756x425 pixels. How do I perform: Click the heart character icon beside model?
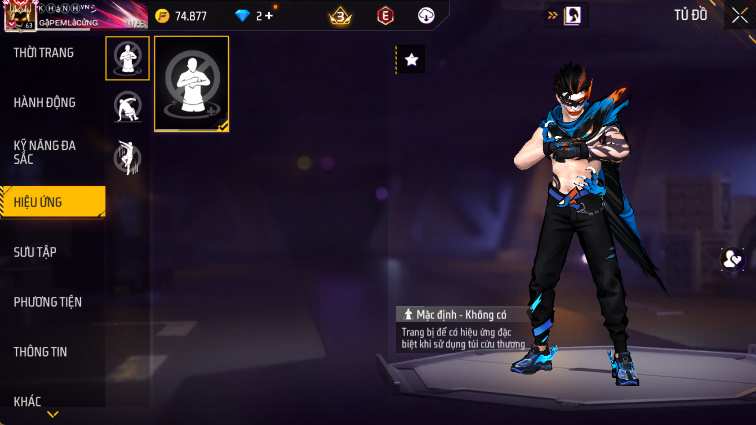coord(733,259)
